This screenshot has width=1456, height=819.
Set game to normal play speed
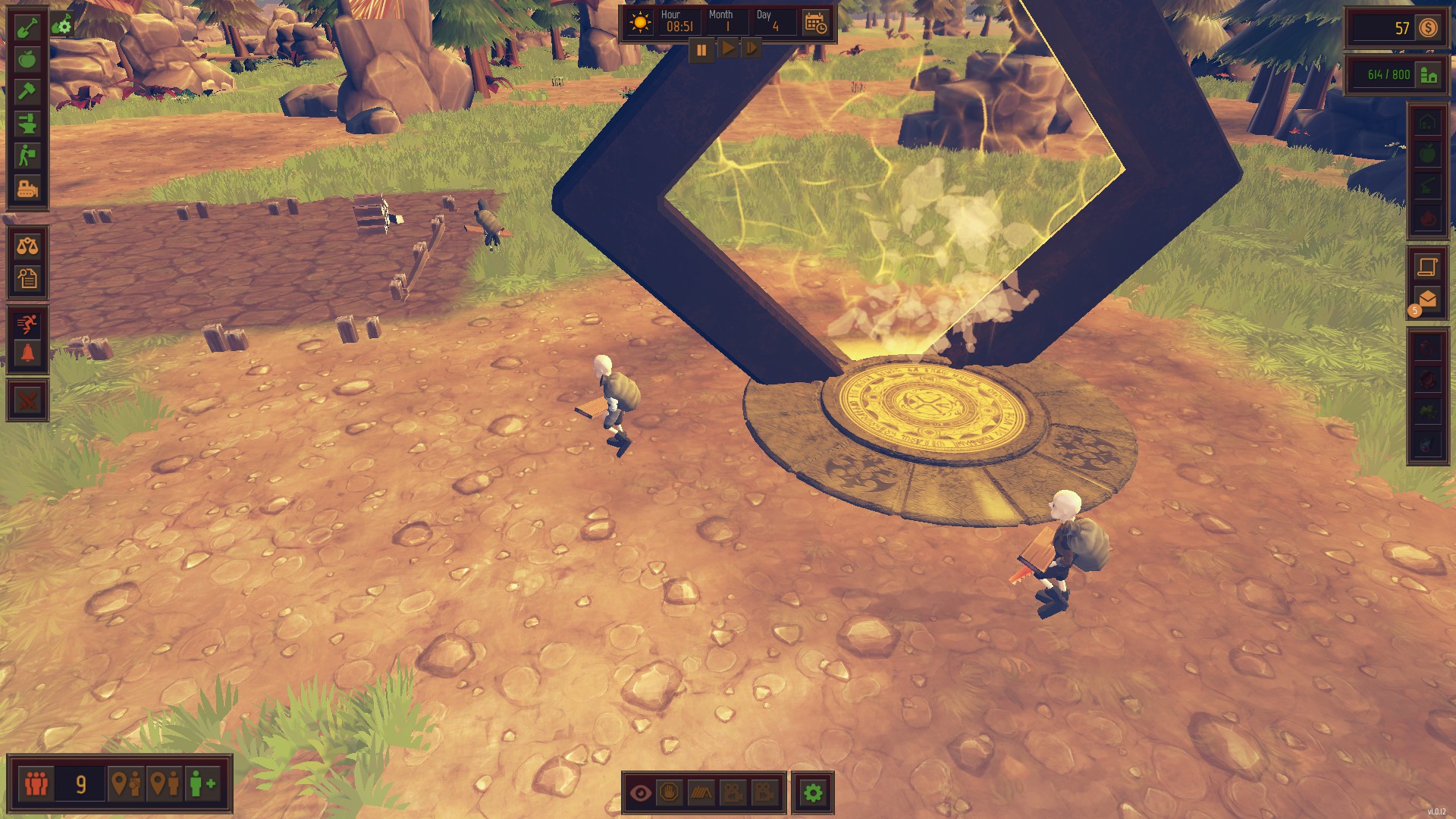click(727, 49)
